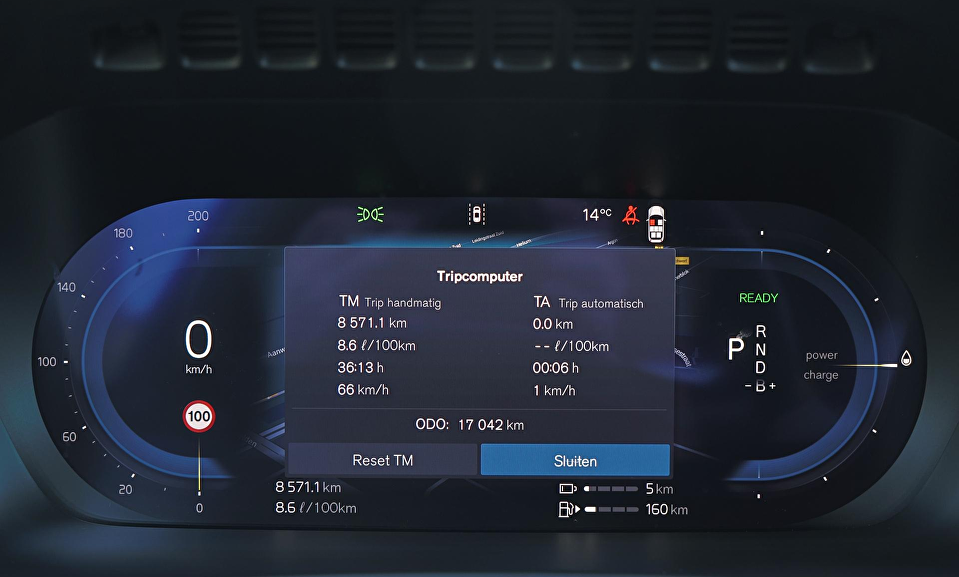The image size is (959, 577).
Task: Close the Tripcomputer dialog with Sluiten
Action: click(x=575, y=460)
